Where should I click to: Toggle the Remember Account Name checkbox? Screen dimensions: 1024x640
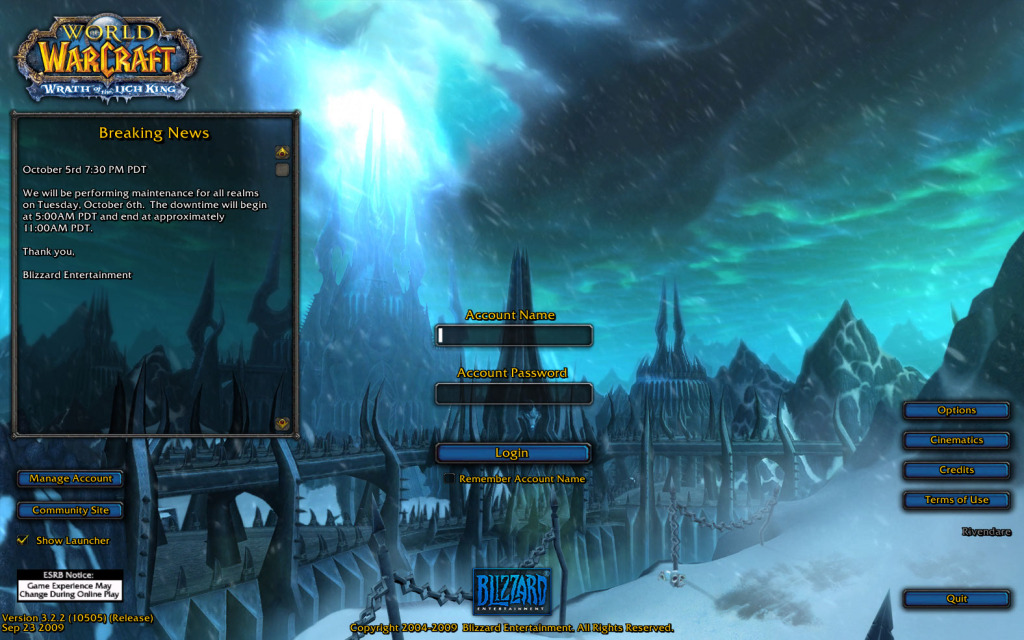[x=450, y=479]
